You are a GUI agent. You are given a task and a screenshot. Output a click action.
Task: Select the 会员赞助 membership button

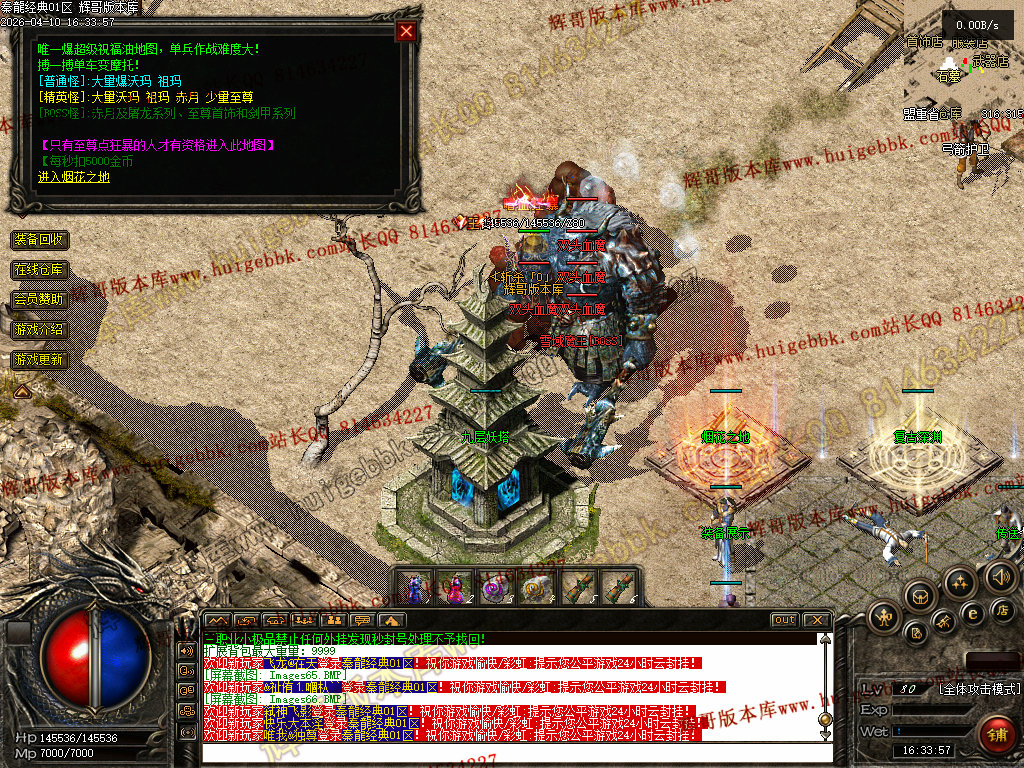[40, 299]
